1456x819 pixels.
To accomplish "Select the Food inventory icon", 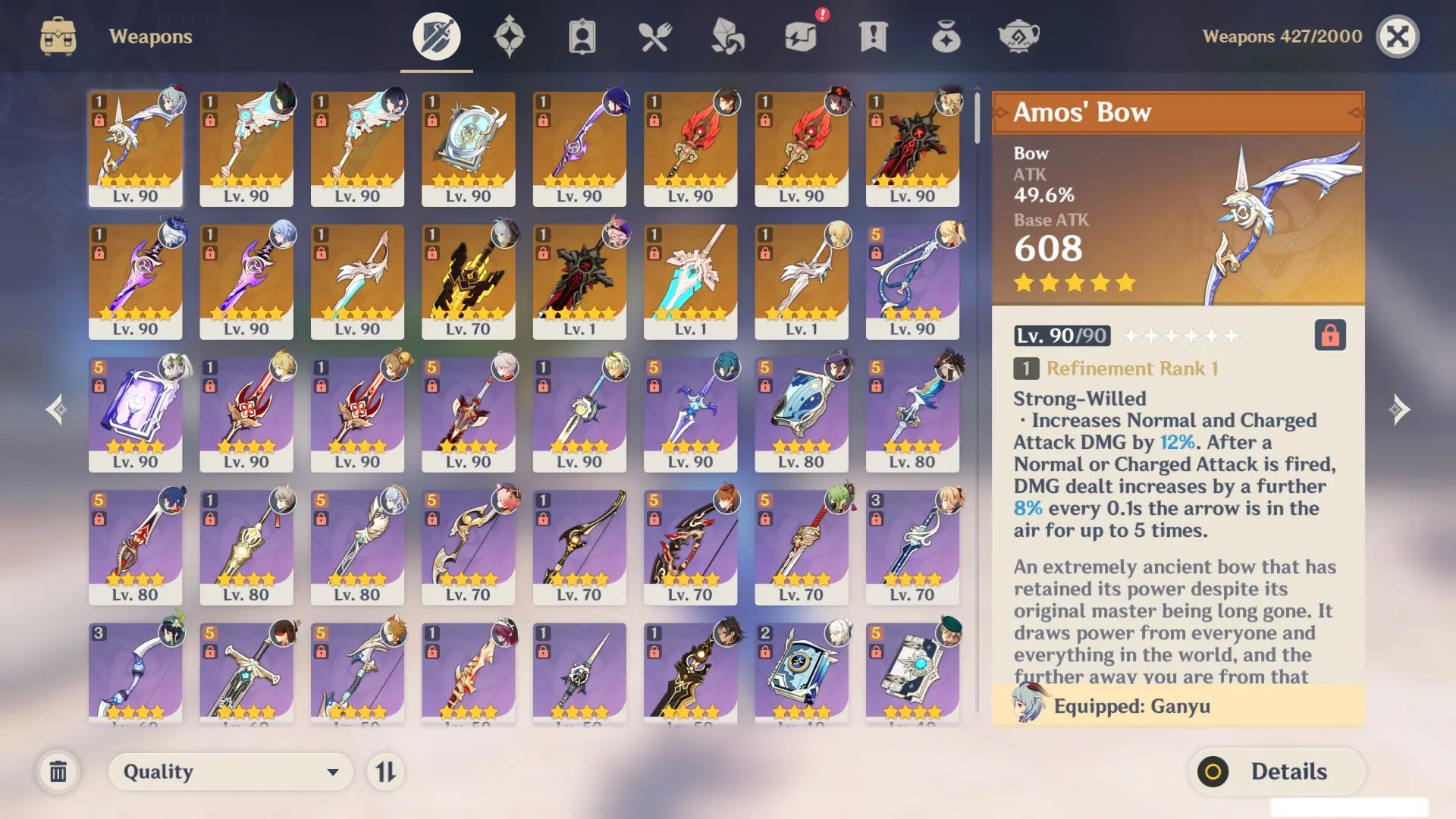I will [x=654, y=35].
